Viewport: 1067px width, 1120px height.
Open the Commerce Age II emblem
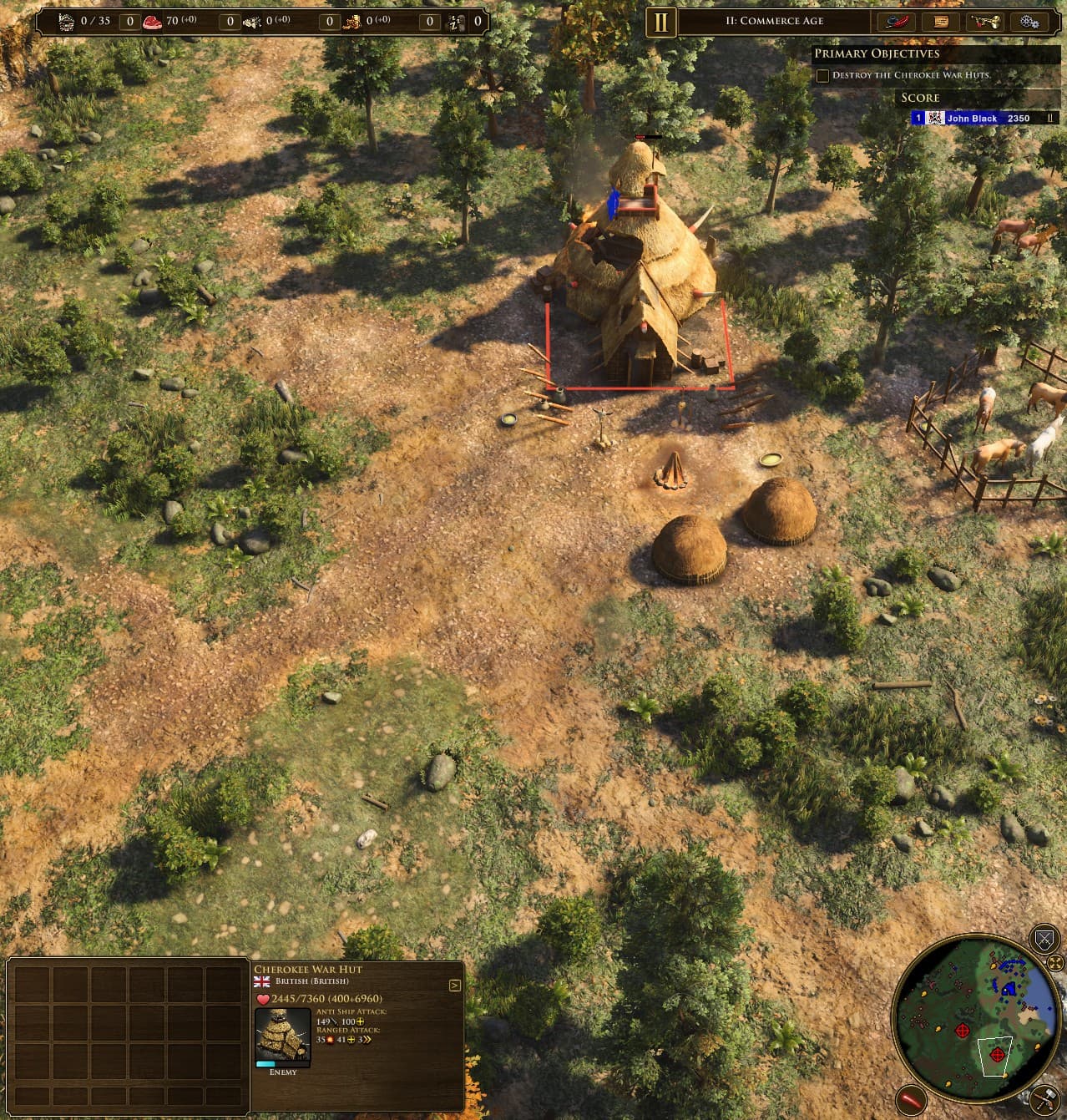660,22
